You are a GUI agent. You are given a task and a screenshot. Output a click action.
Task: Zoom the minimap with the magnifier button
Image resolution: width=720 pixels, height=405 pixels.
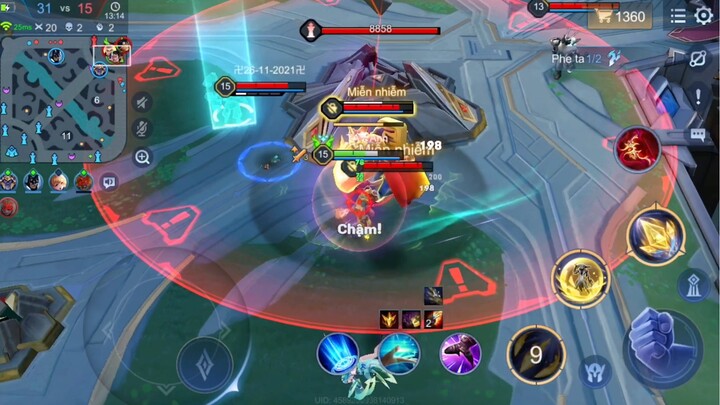(x=142, y=156)
